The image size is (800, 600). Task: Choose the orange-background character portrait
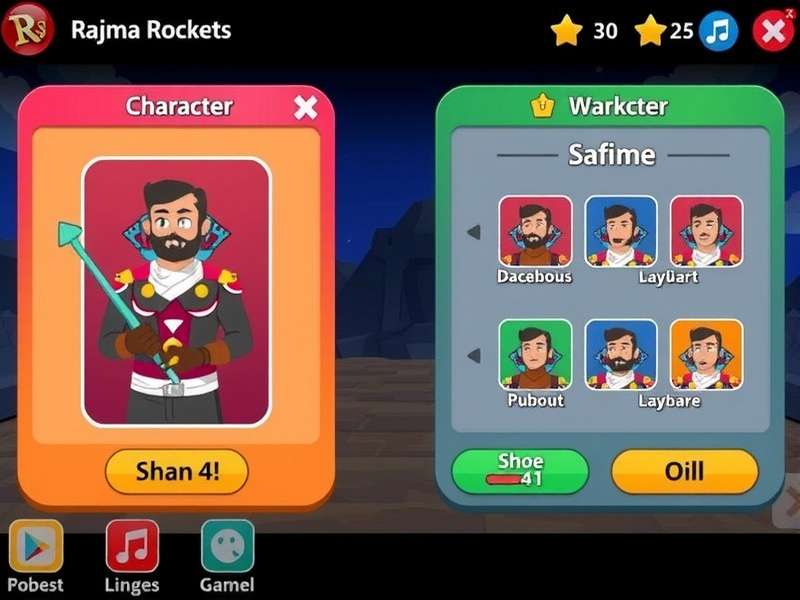[706, 354]
